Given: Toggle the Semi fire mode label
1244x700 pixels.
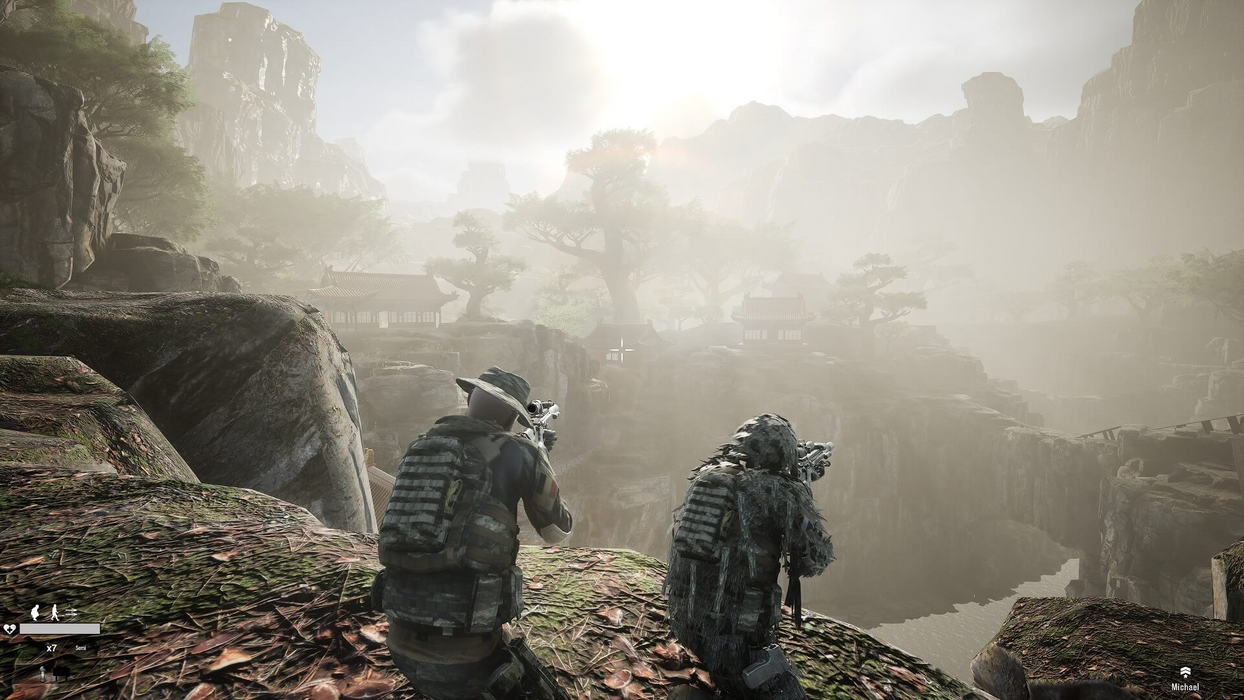Looking at the screenshot, I should click(x=81, y=648).
